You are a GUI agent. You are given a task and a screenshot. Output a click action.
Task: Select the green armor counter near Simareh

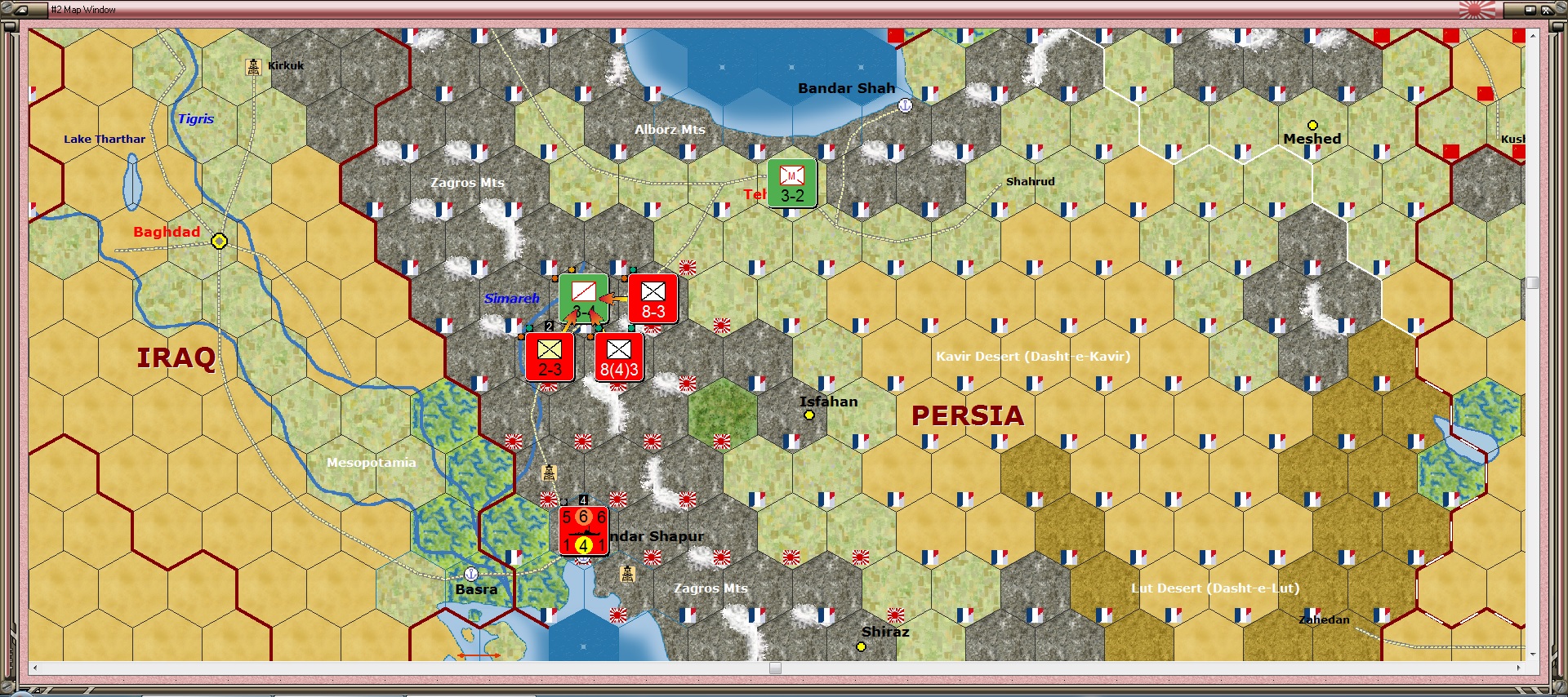pyautogui.click(x=582, y=299)
